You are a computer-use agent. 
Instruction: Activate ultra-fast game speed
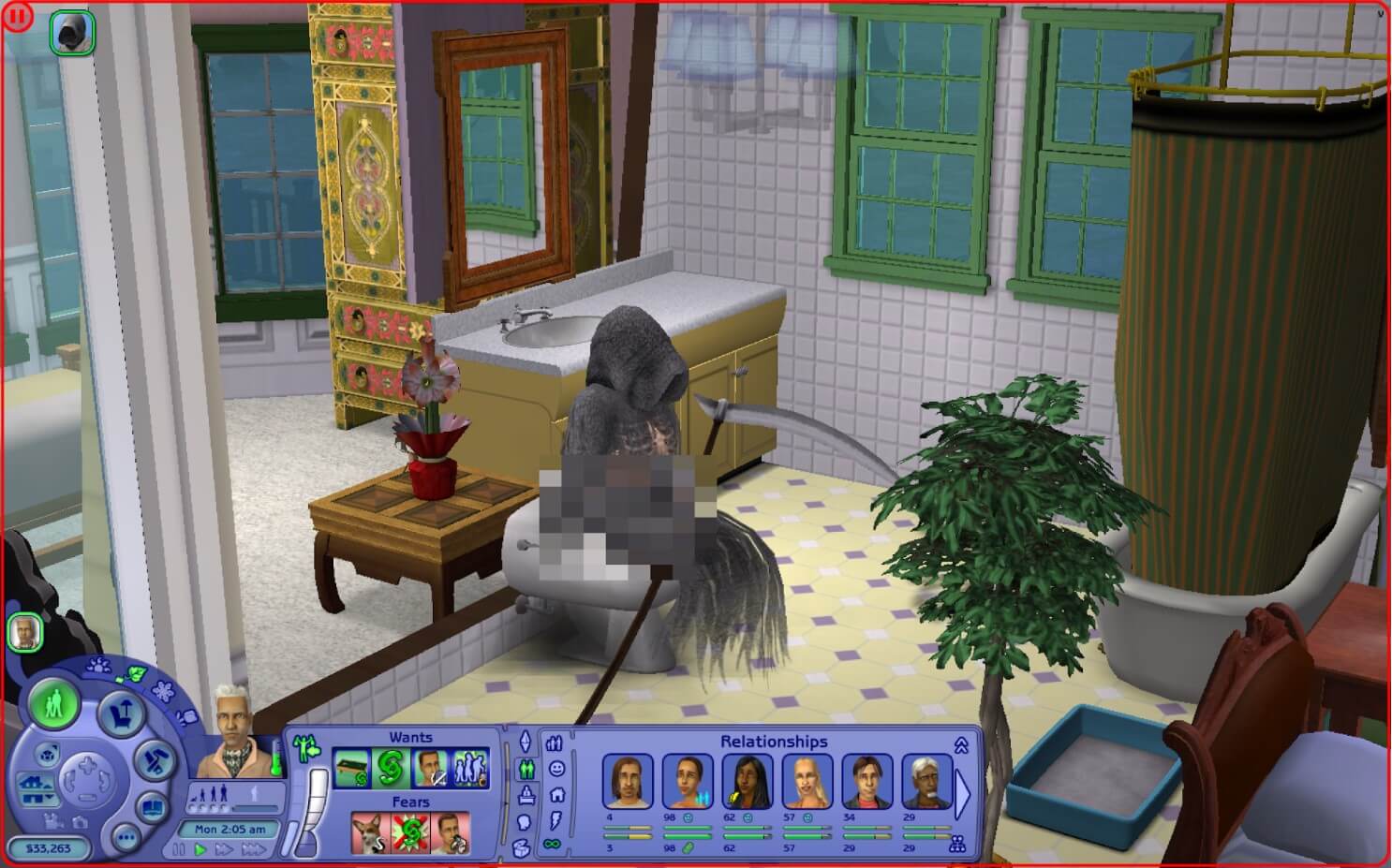[x=253, y=849]
